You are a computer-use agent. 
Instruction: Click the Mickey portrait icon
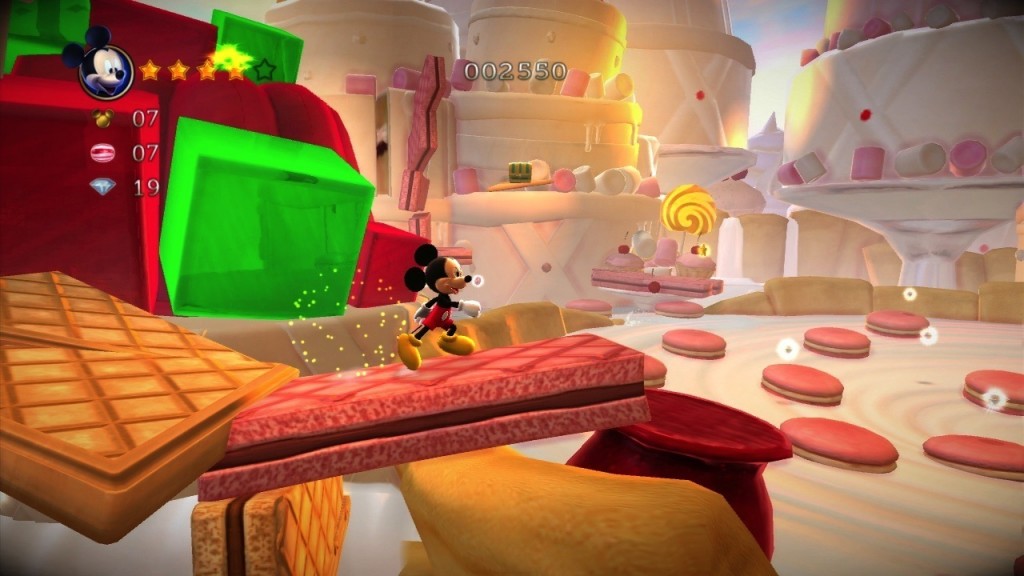[104, 72]
